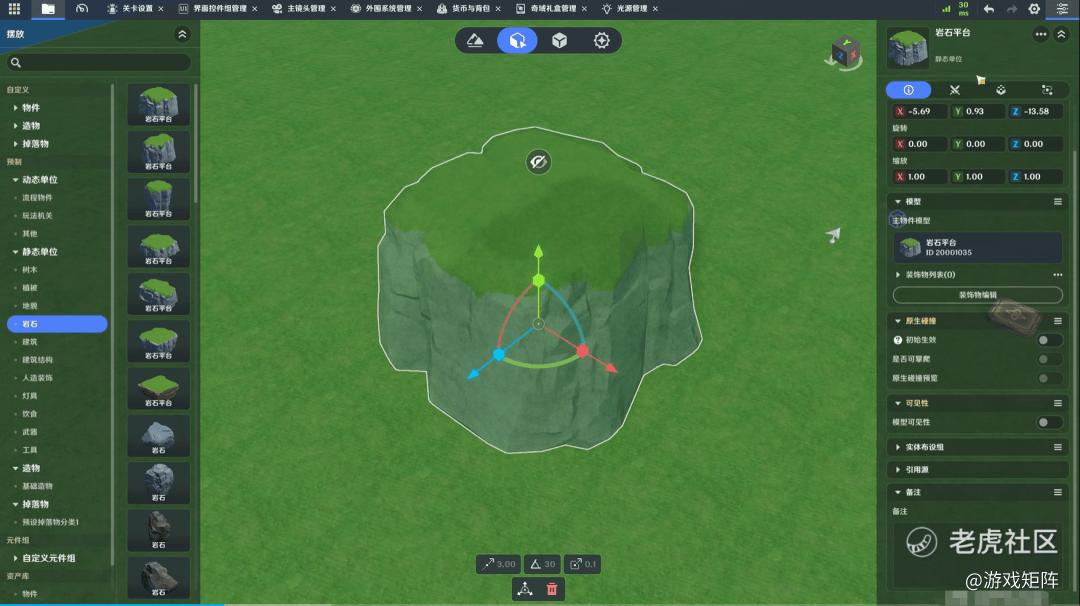1080x606 pixels.
Task: Toggle the 模型可见性 switch
Action: click(1049, 422)
